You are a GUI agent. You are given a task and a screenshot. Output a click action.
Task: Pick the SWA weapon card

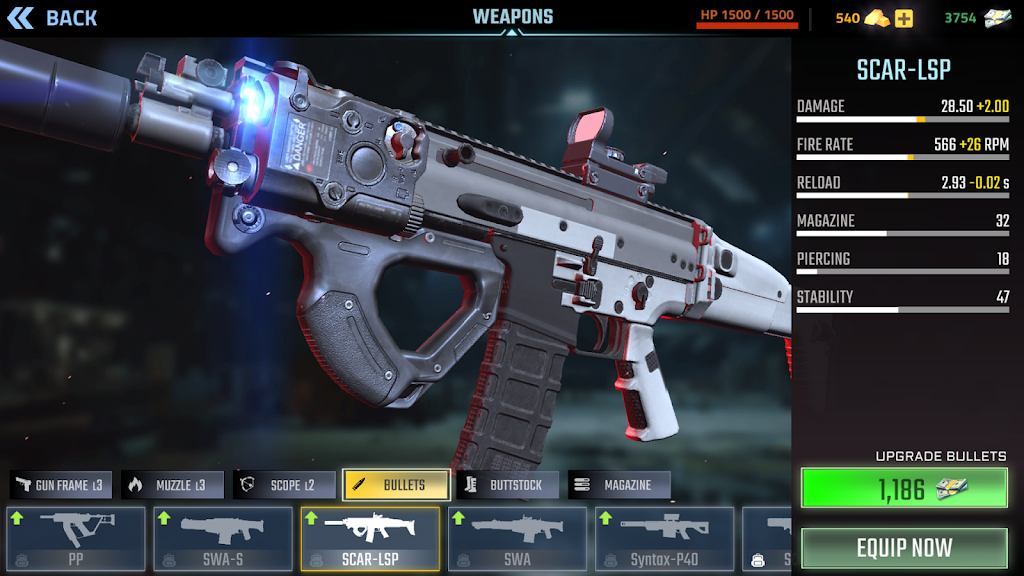pos(517,539)
